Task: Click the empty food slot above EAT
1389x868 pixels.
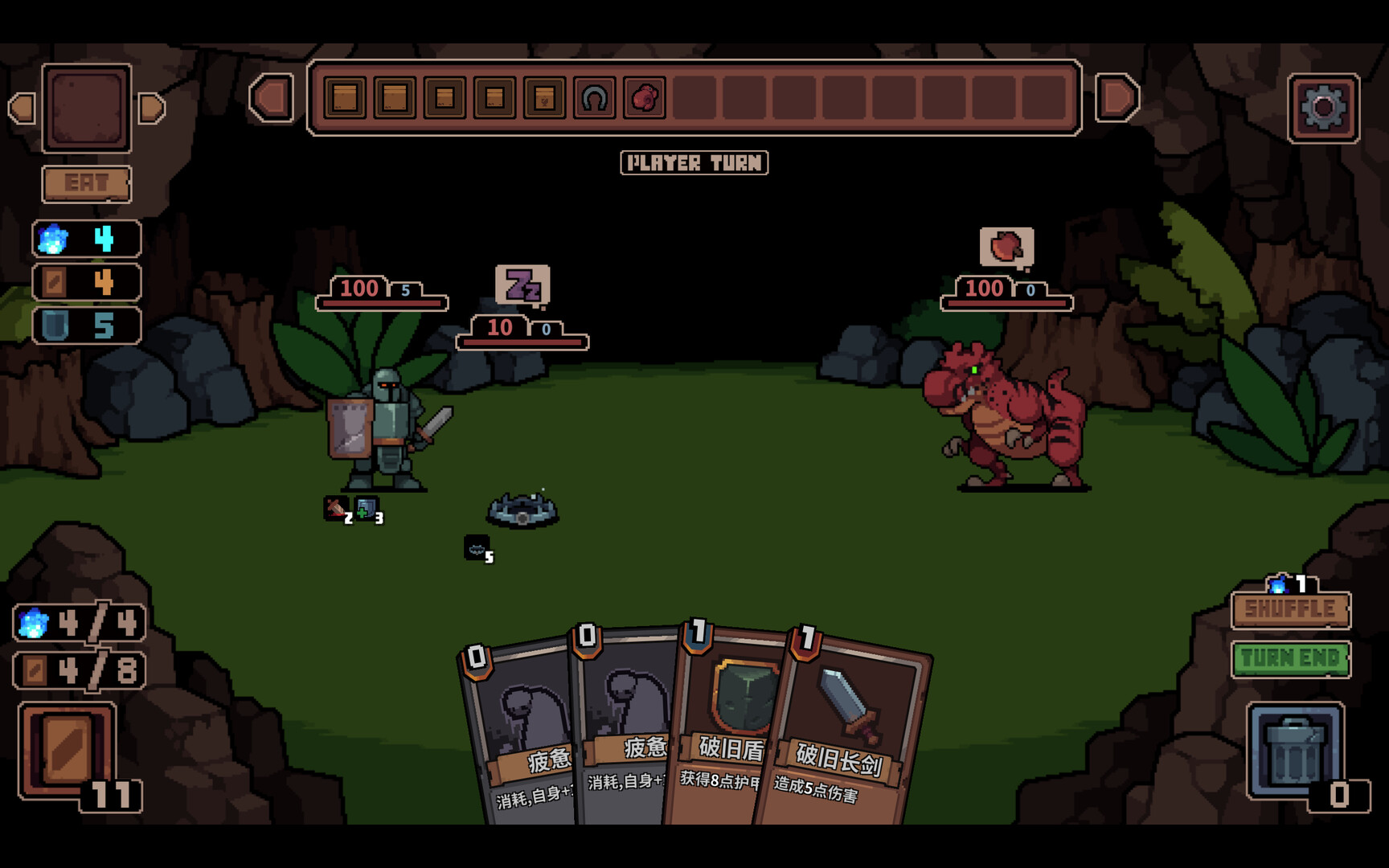Action: (x=87, y=108)
